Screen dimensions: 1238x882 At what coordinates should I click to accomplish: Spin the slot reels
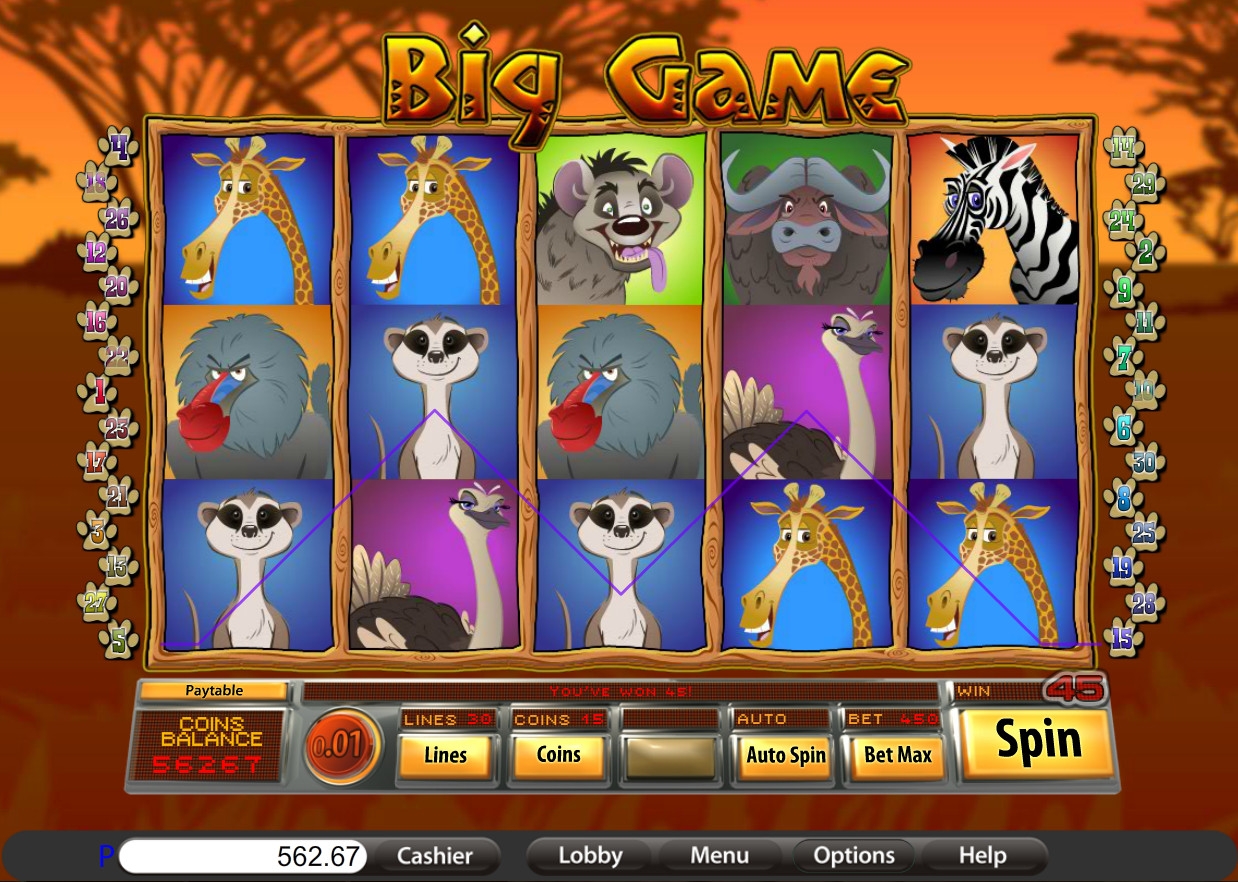tap(1038, 742)
